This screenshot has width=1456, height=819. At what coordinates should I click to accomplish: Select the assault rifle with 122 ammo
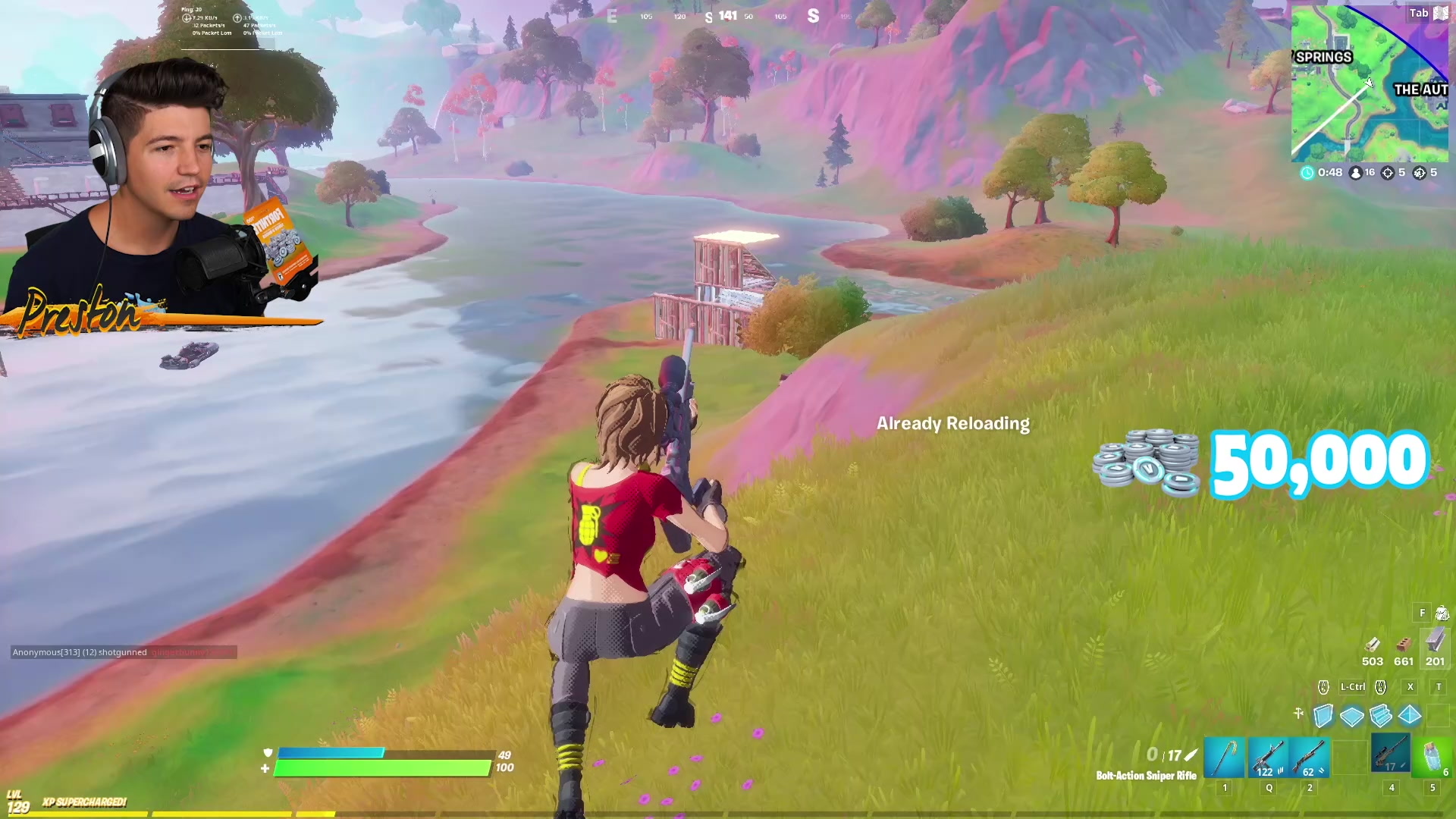(x=1269, y=758)
